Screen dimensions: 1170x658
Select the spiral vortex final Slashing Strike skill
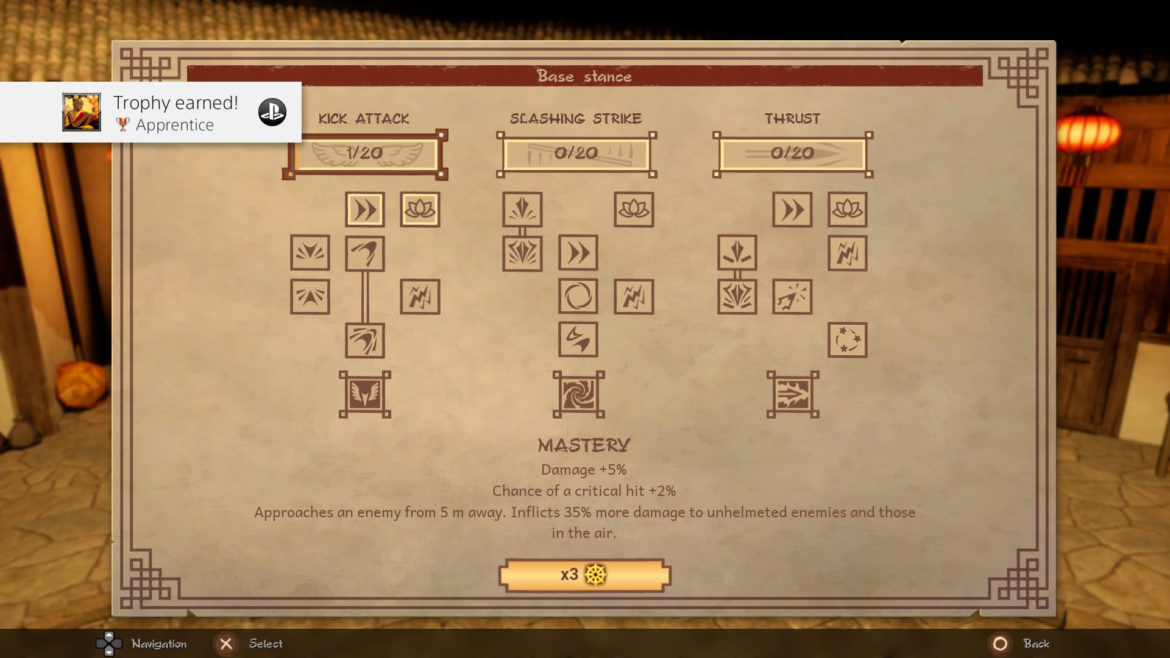pos(578,394)
